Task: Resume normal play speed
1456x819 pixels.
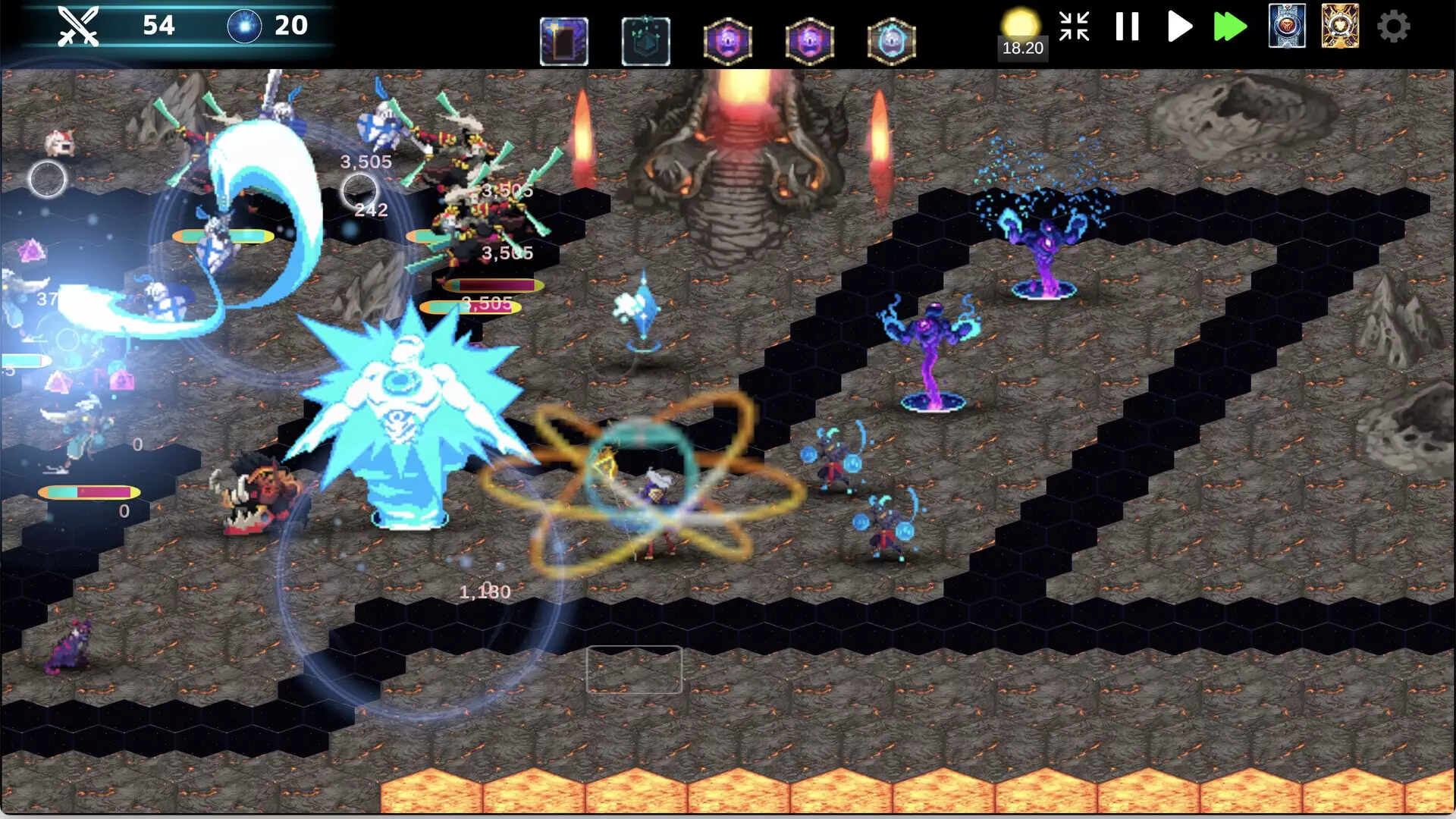Action: (x=1178, y=27)
